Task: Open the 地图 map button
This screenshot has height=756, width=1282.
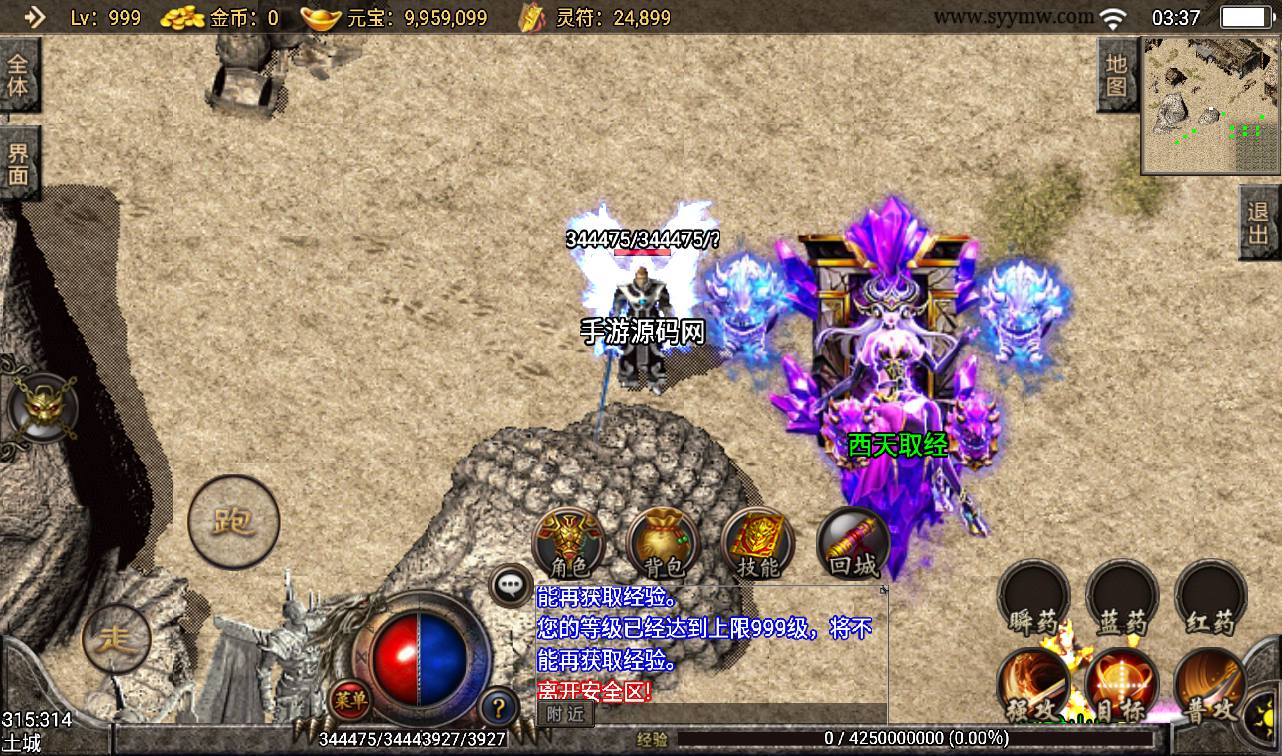Action: pyautogui.click(x=1117, y=75)
